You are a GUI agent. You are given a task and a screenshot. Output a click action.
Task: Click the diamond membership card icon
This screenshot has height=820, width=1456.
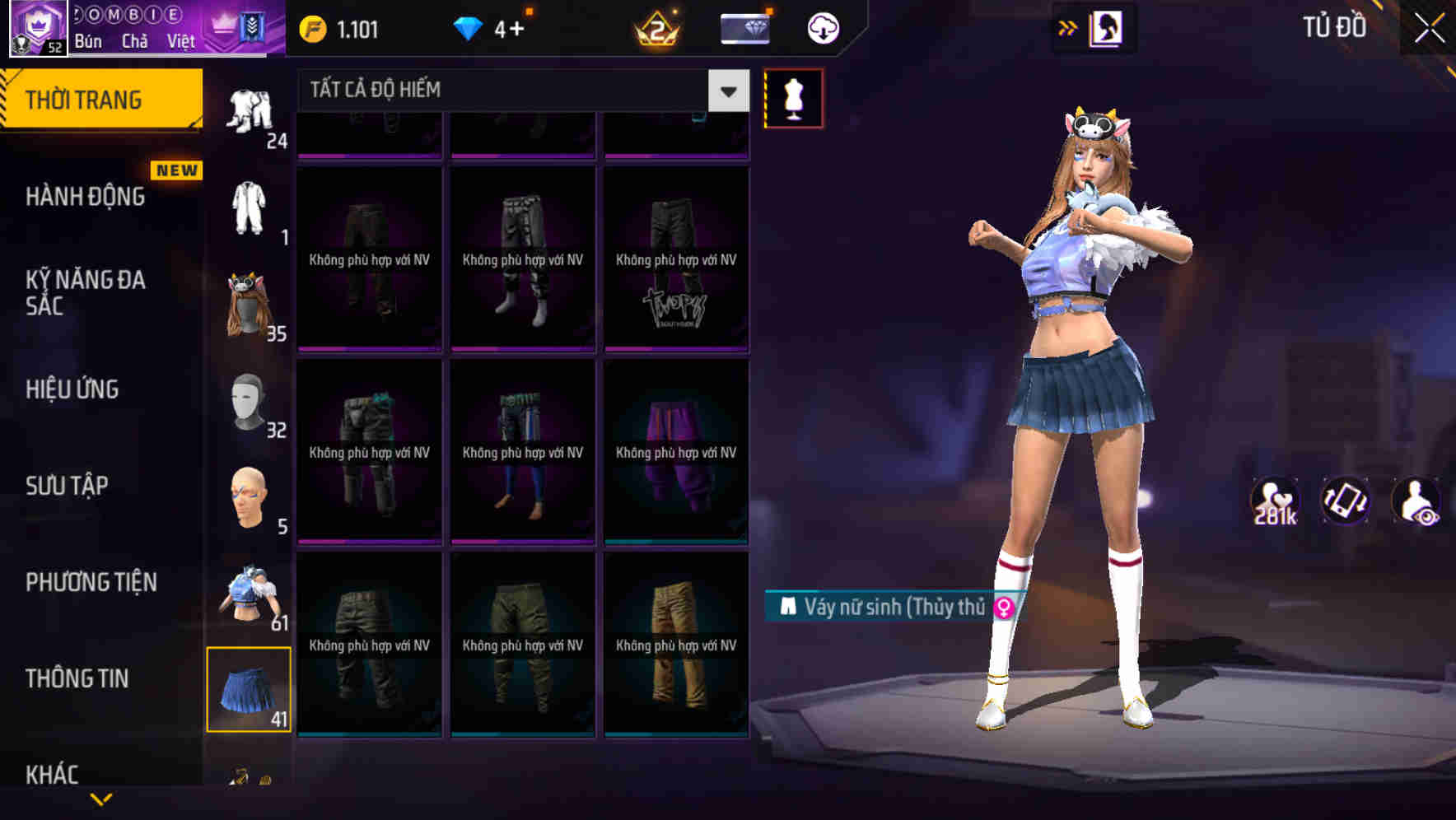tap(744, 27)
